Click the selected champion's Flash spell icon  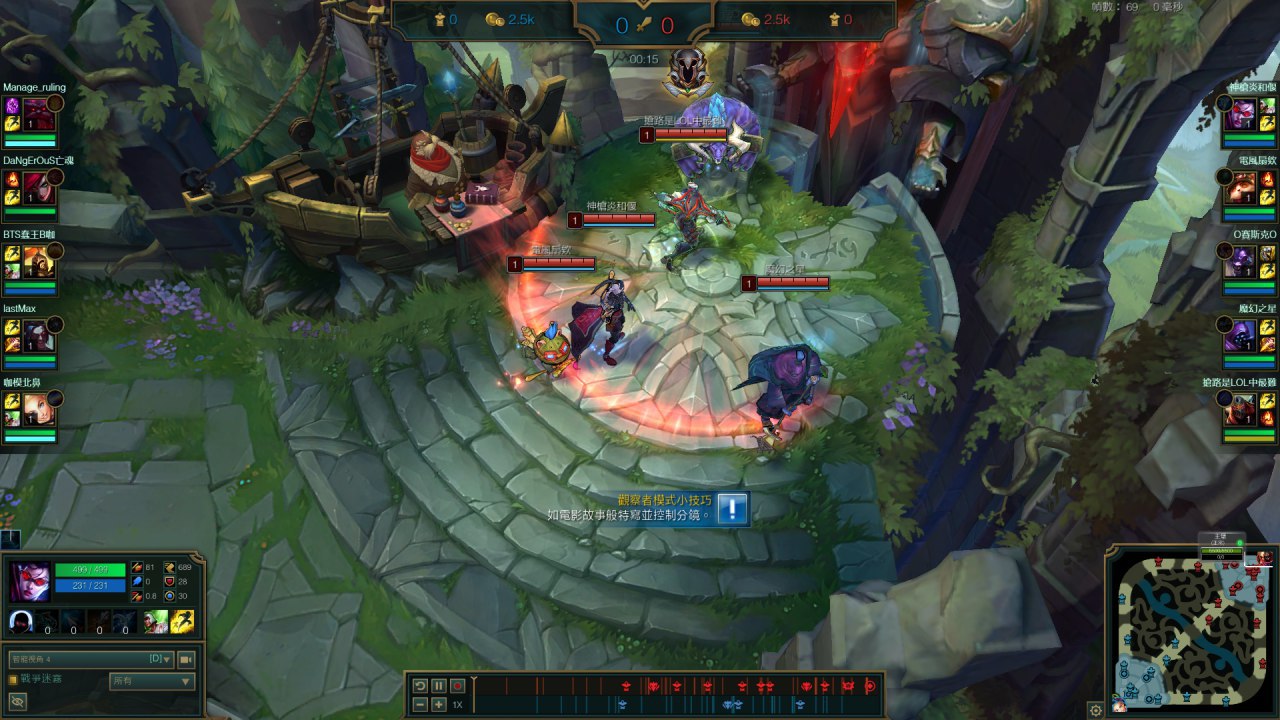point(183,622)
